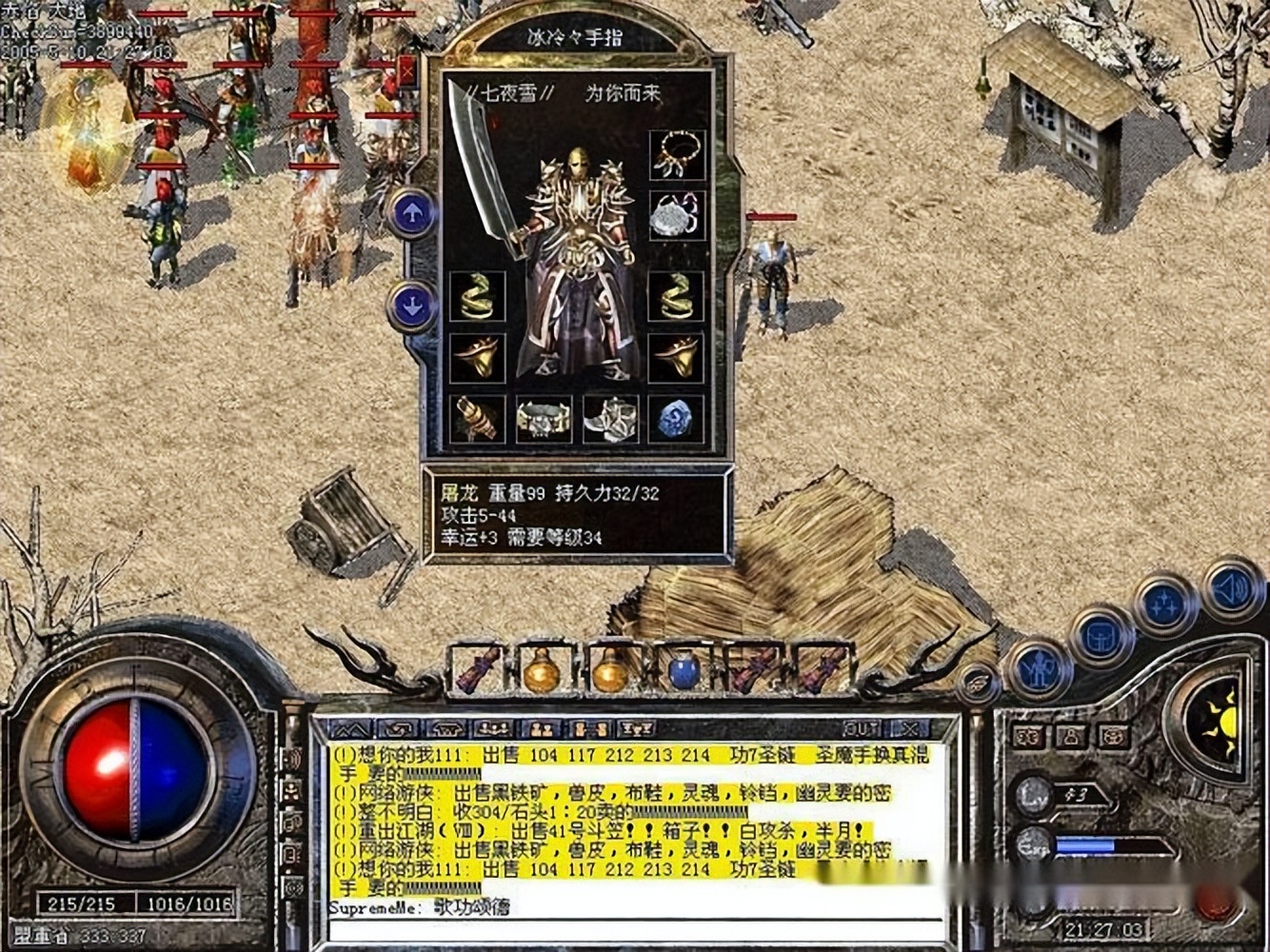Open the skills button with stars
The width and height of the screenshot is (1270, 952).
point(1165,604)
